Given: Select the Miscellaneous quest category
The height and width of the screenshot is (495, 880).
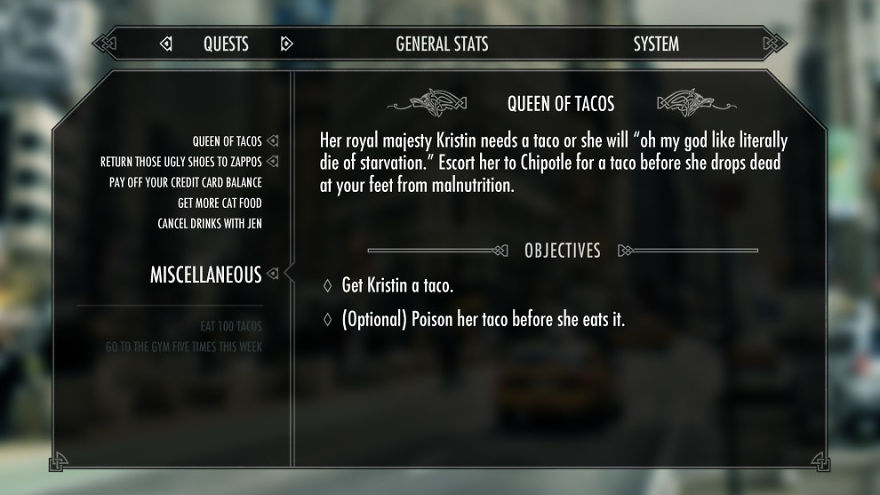Looking at the screenshot, I should (205, 274).
